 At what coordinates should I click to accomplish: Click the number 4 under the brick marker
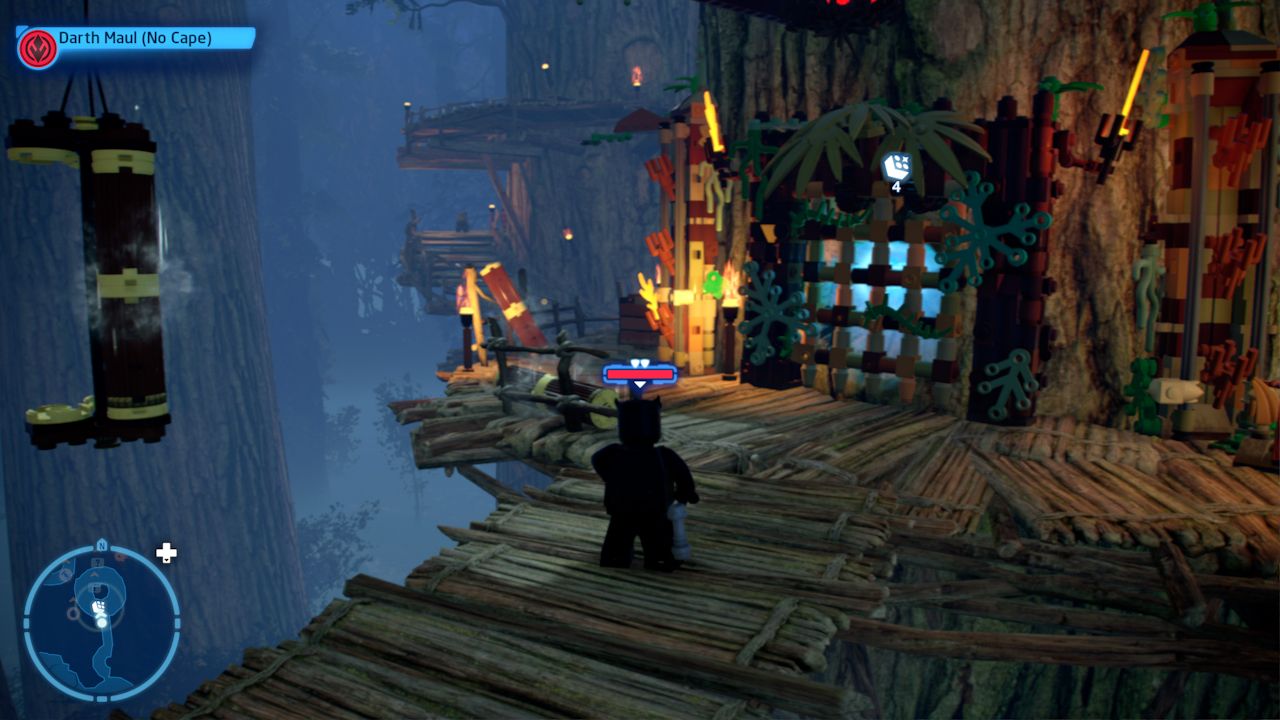[x=895, y=186]
